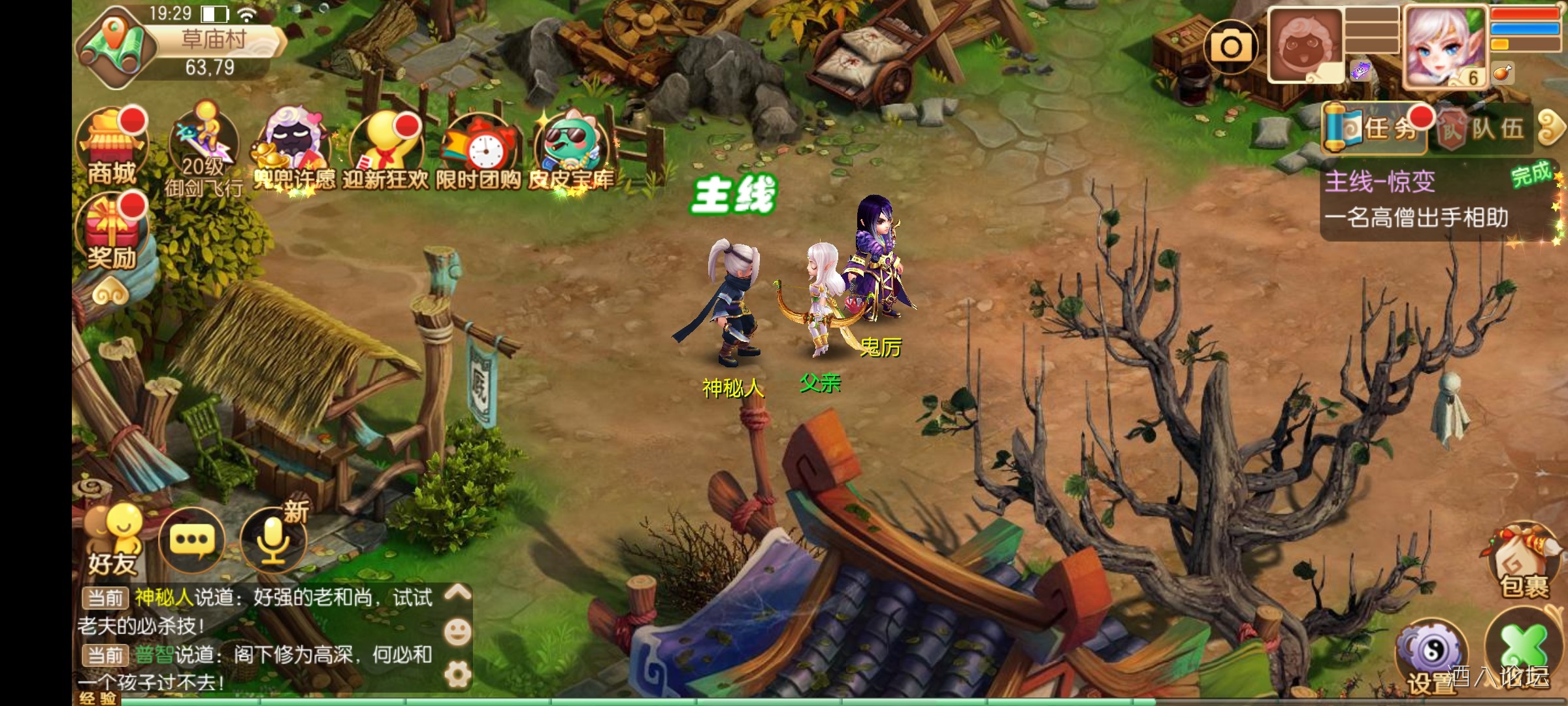
Task: Open the chat emoji smiley button
Action: [x=457, y=631]
